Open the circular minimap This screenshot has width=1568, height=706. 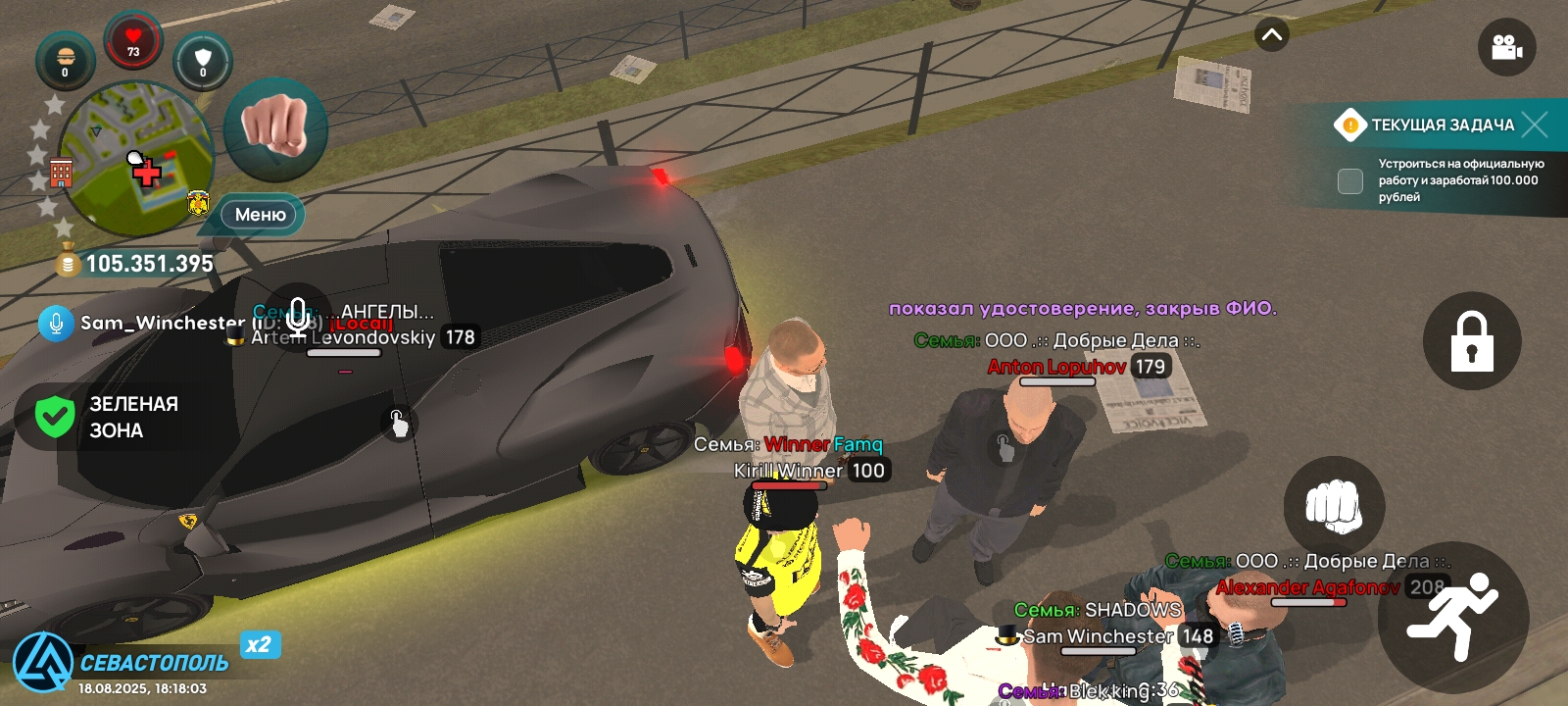(135, 159)
